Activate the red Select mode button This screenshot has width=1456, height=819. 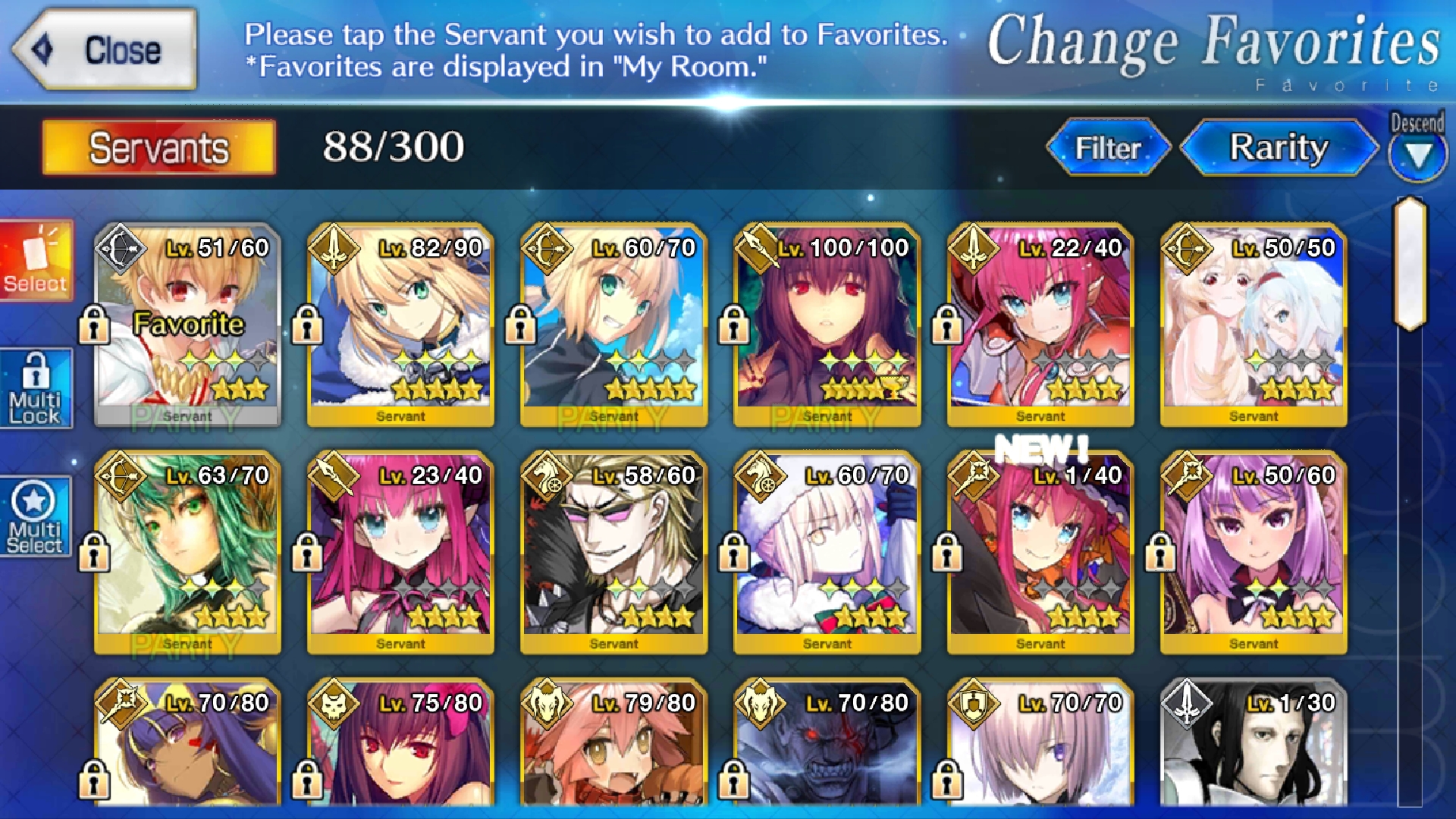[36, 260]
